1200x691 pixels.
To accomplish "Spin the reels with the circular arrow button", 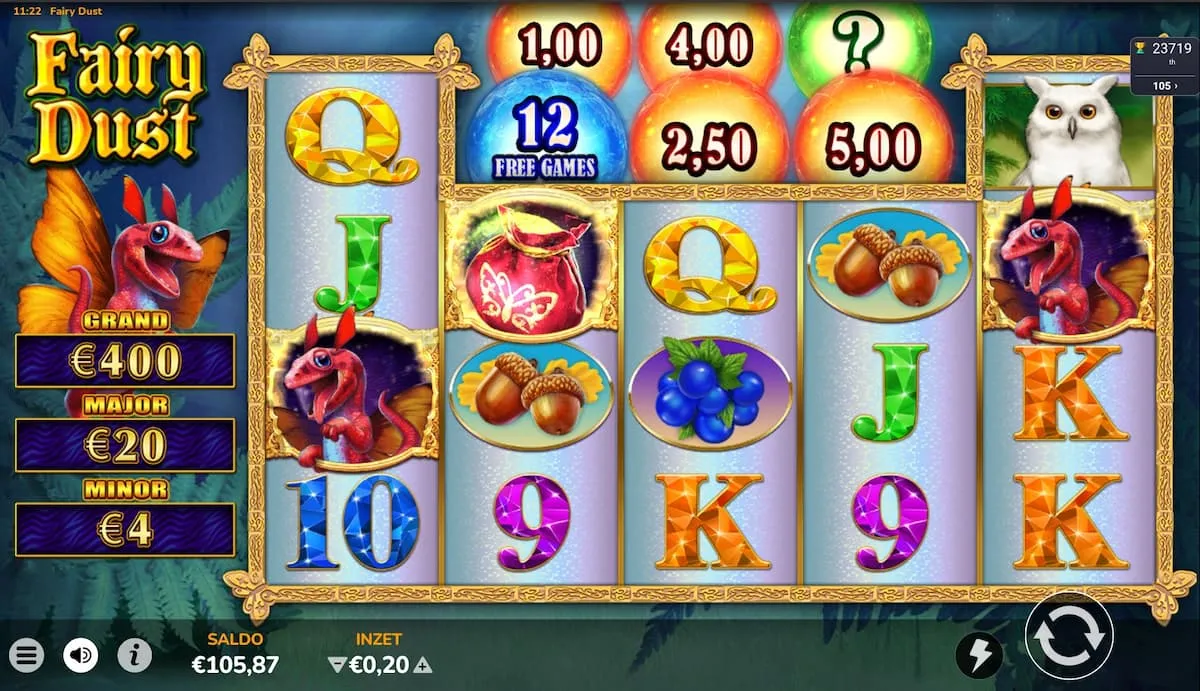I will pyautogui.click(x=1069, y=635).
